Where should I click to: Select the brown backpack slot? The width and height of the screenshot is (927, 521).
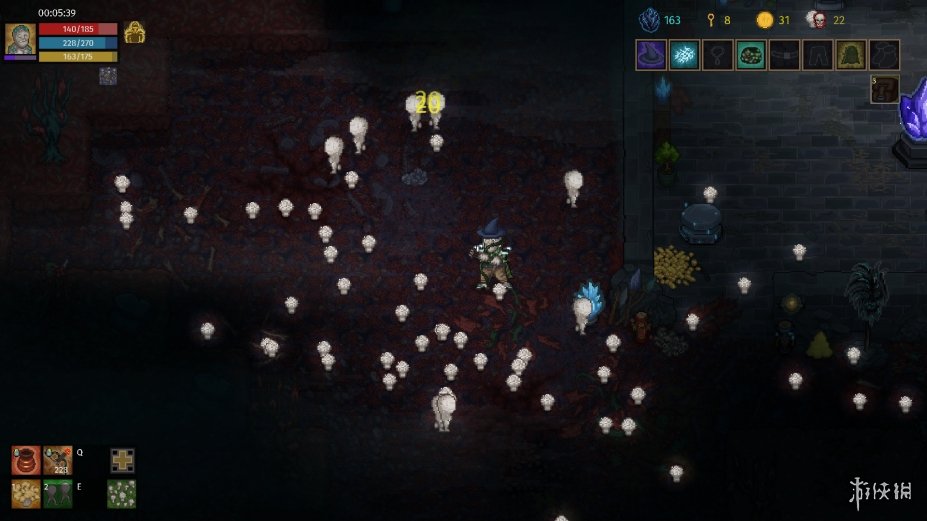pyautogui.click(x=884, y=90)
